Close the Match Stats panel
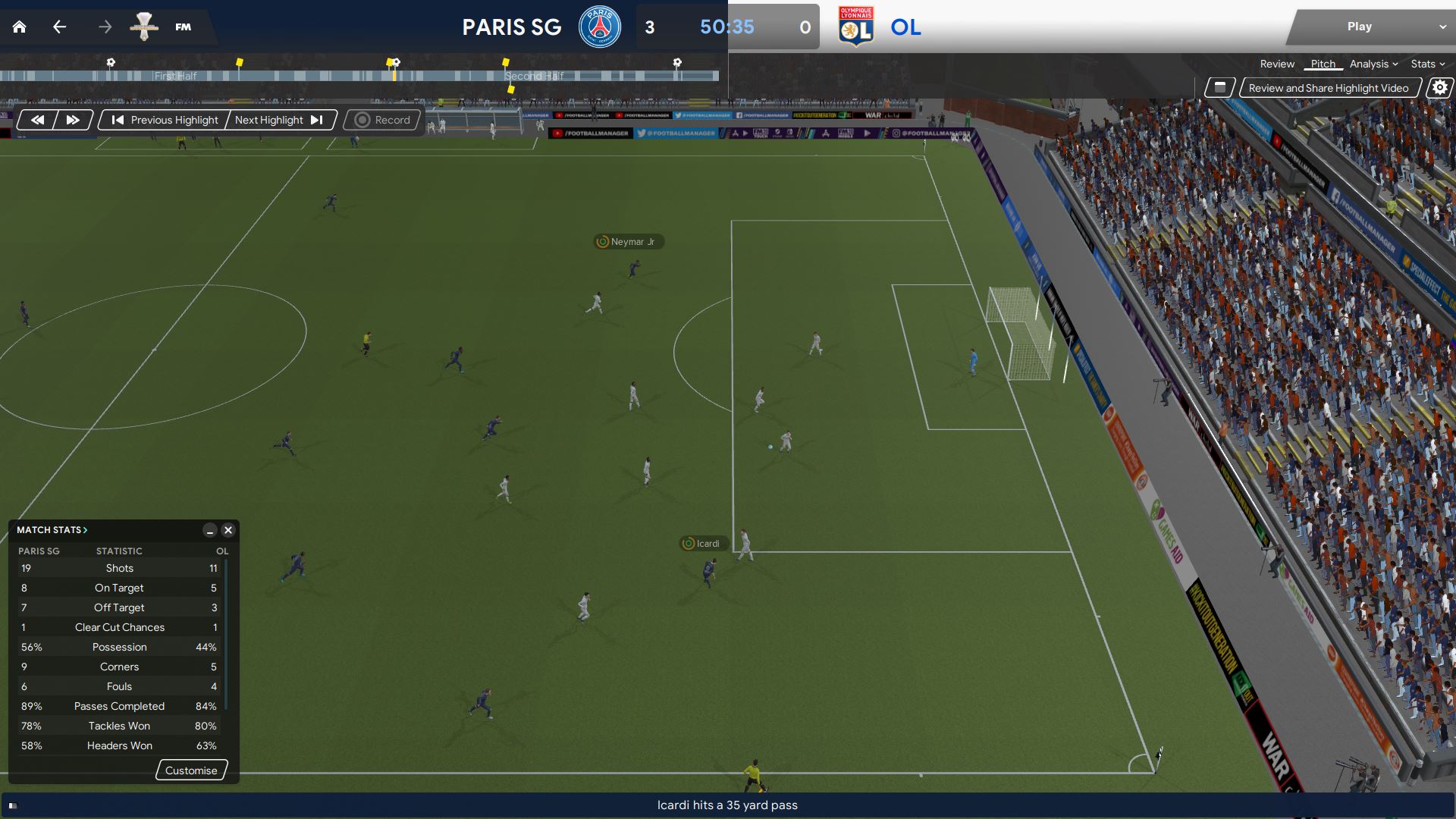This screenshot has height=819, width=1456. [228, 530]
